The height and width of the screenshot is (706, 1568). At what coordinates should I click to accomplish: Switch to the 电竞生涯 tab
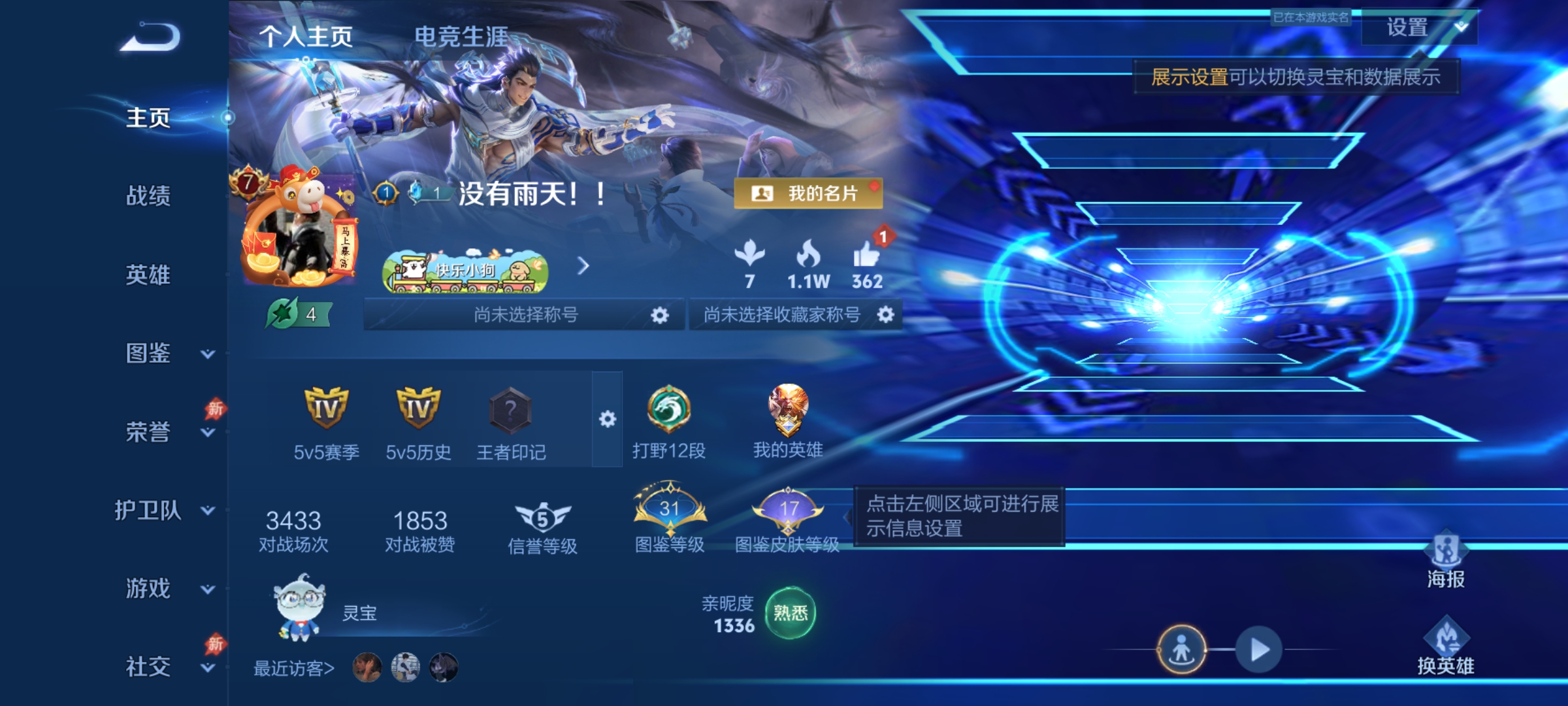(461, 38)
